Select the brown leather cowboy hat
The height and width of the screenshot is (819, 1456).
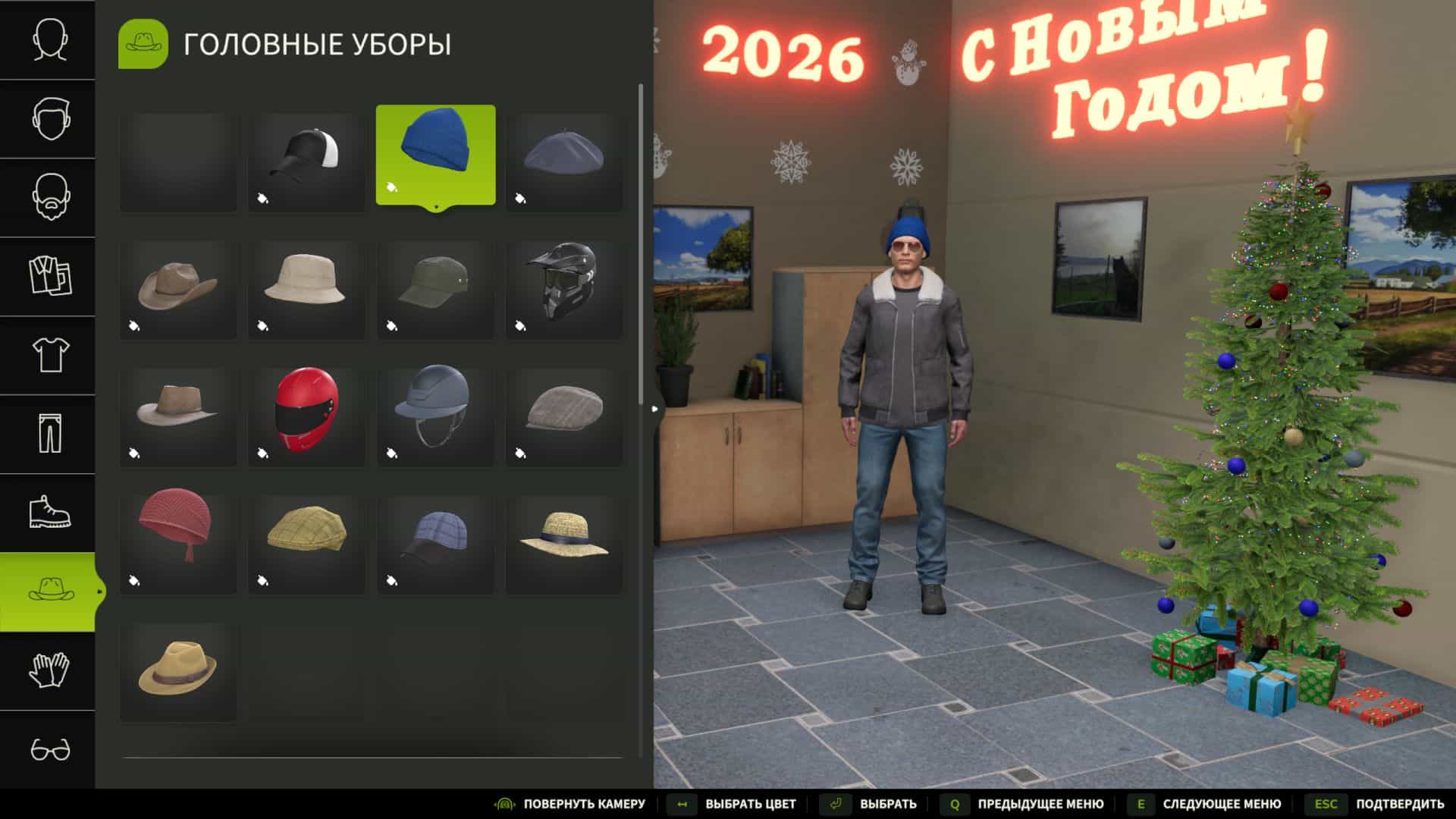click(x=177, y=289)
